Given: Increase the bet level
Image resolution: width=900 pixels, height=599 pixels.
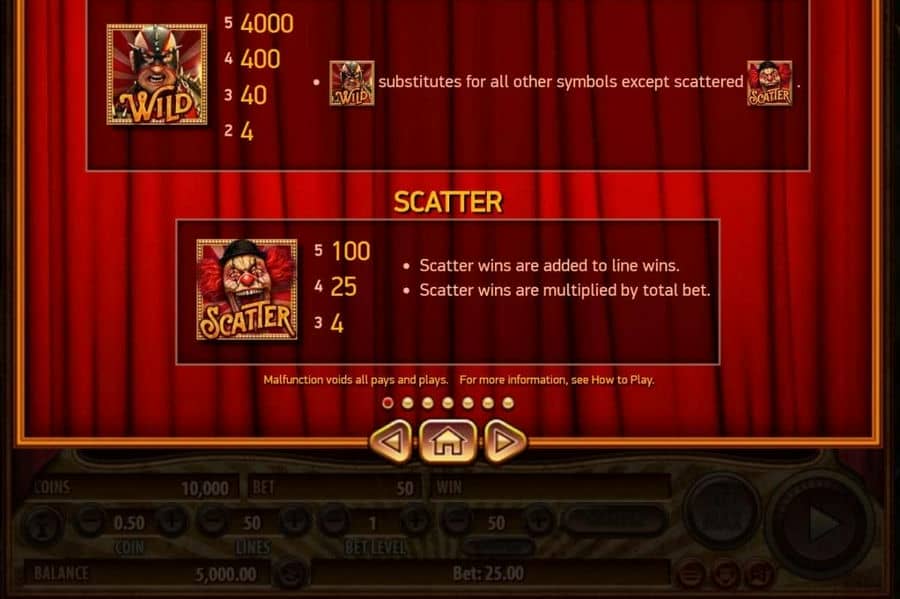Looking at the screenshot, I should [414, 521].
